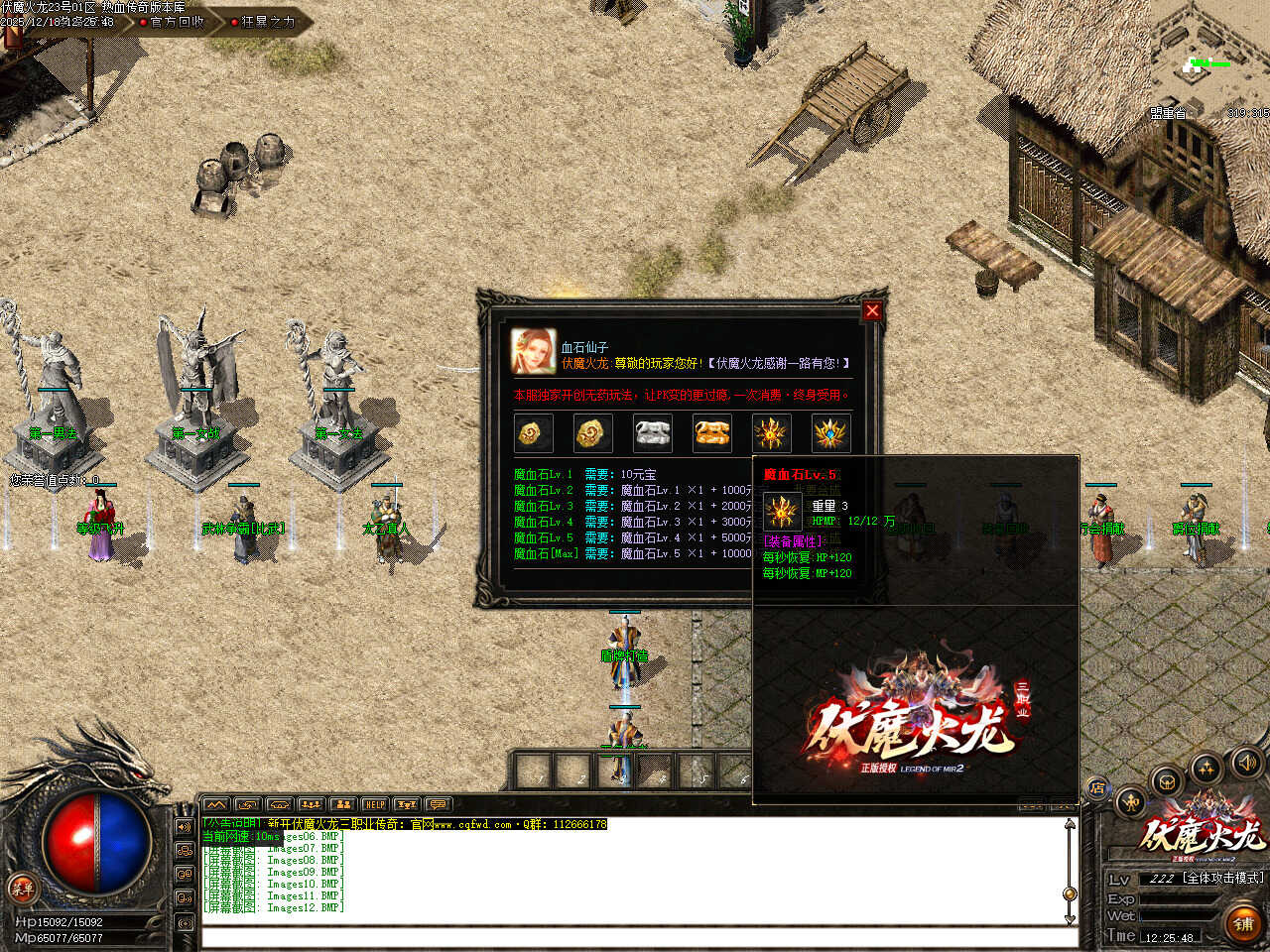The height and width of the screenshot is (952, 1270).
Task: Open the round 菜单 menu button
Action: pos(21,888)
